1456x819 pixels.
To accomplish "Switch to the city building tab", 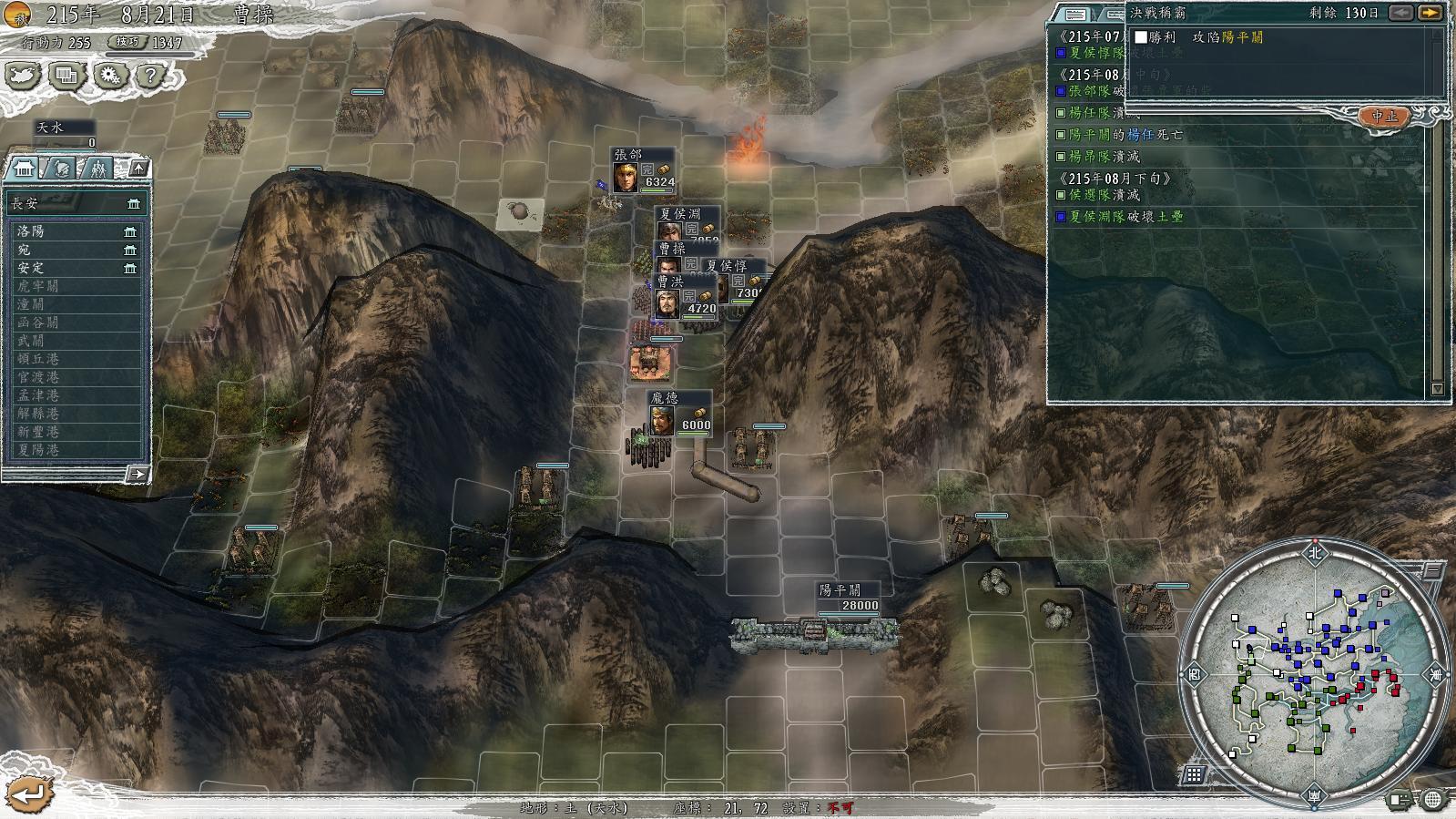I will point(24,169).
